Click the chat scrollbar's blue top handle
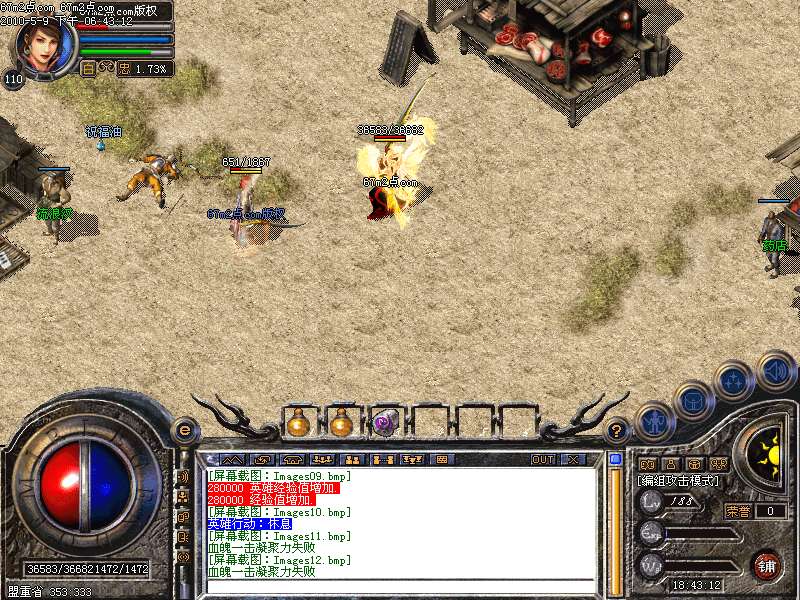Viewport: 800px width, 600px height. tap(615, 460)
